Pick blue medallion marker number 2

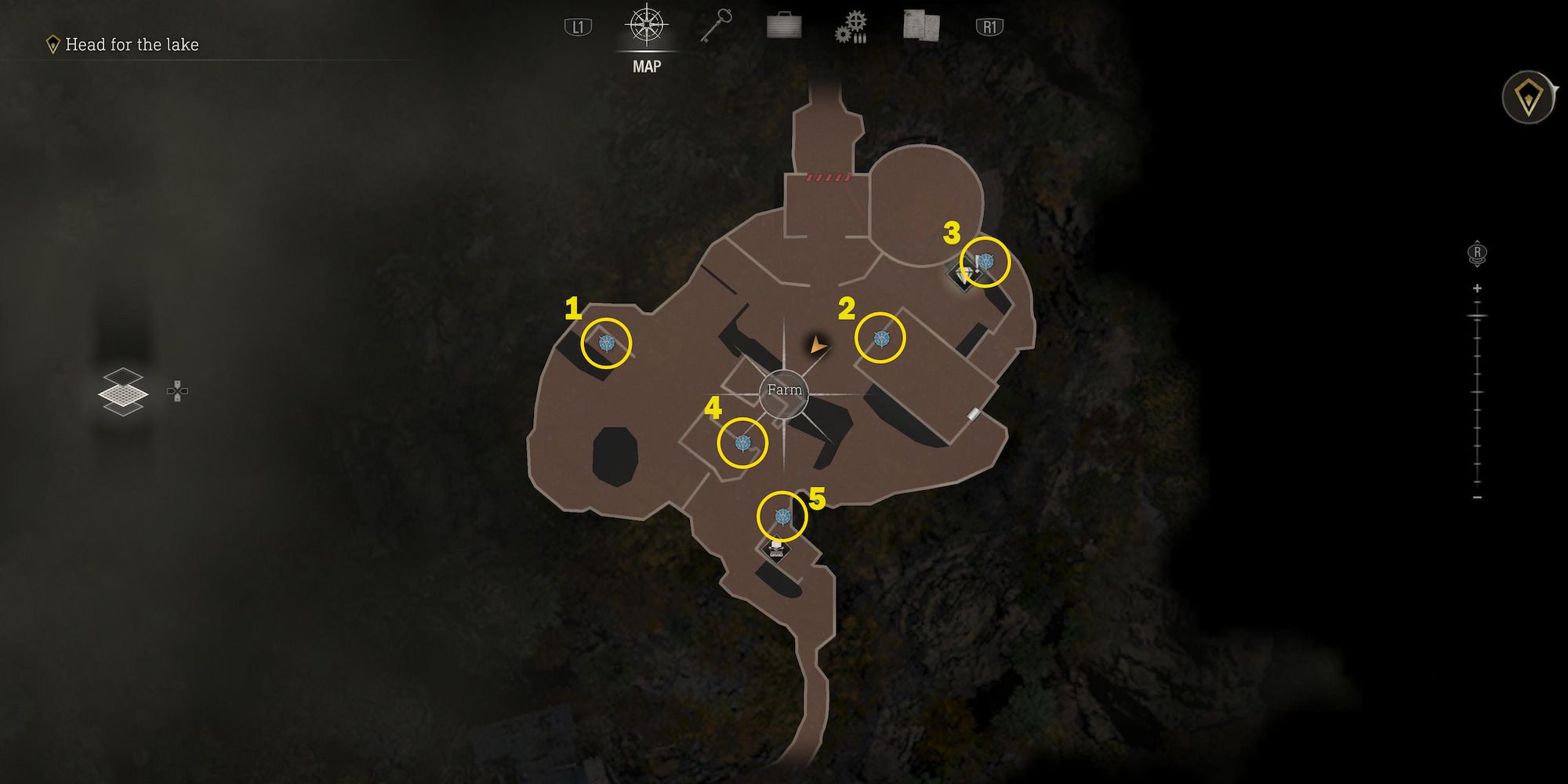click(x=880, y=338)
